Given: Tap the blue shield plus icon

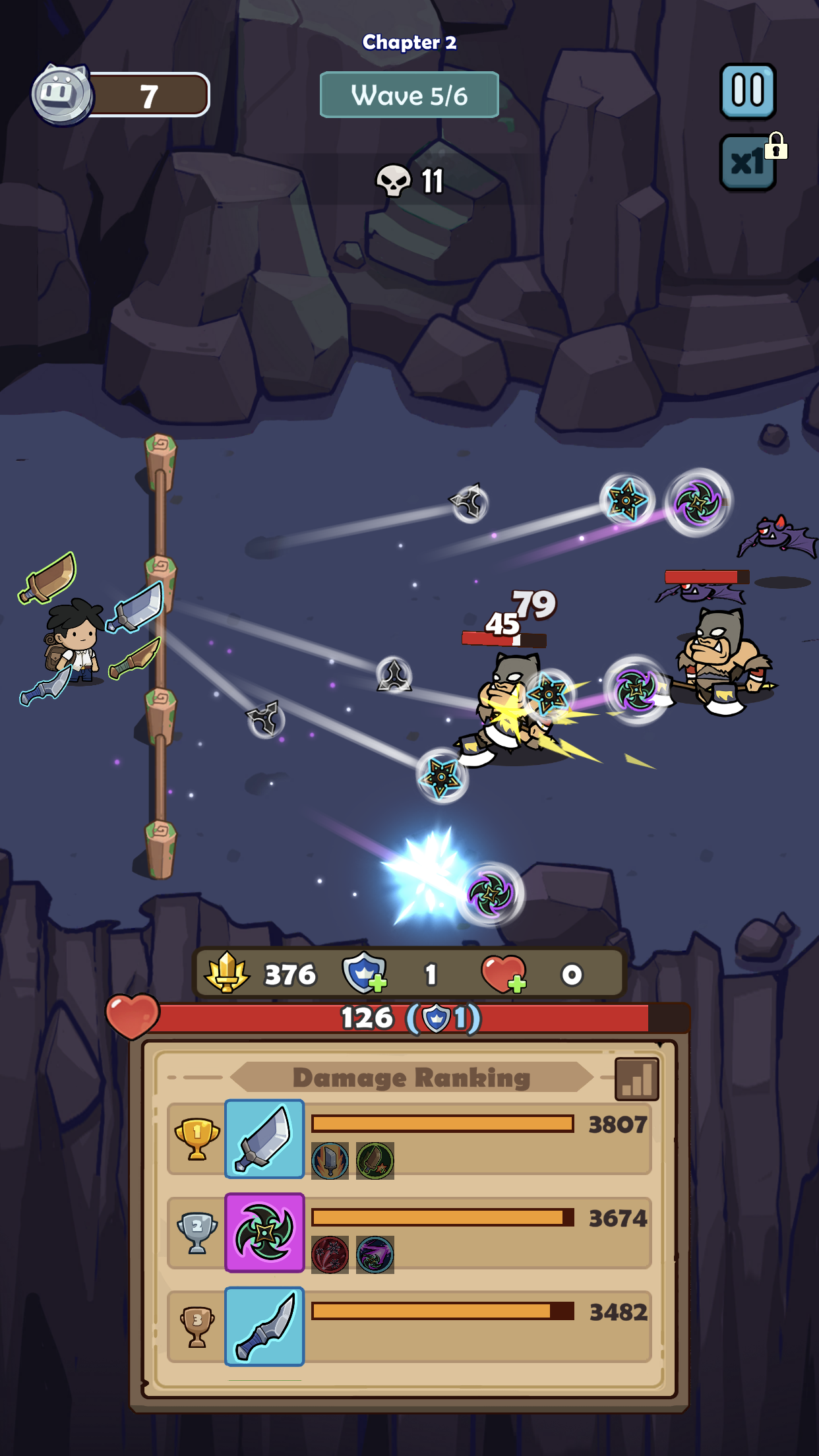Looking at the screenshot, I should (x=363, y=973).
